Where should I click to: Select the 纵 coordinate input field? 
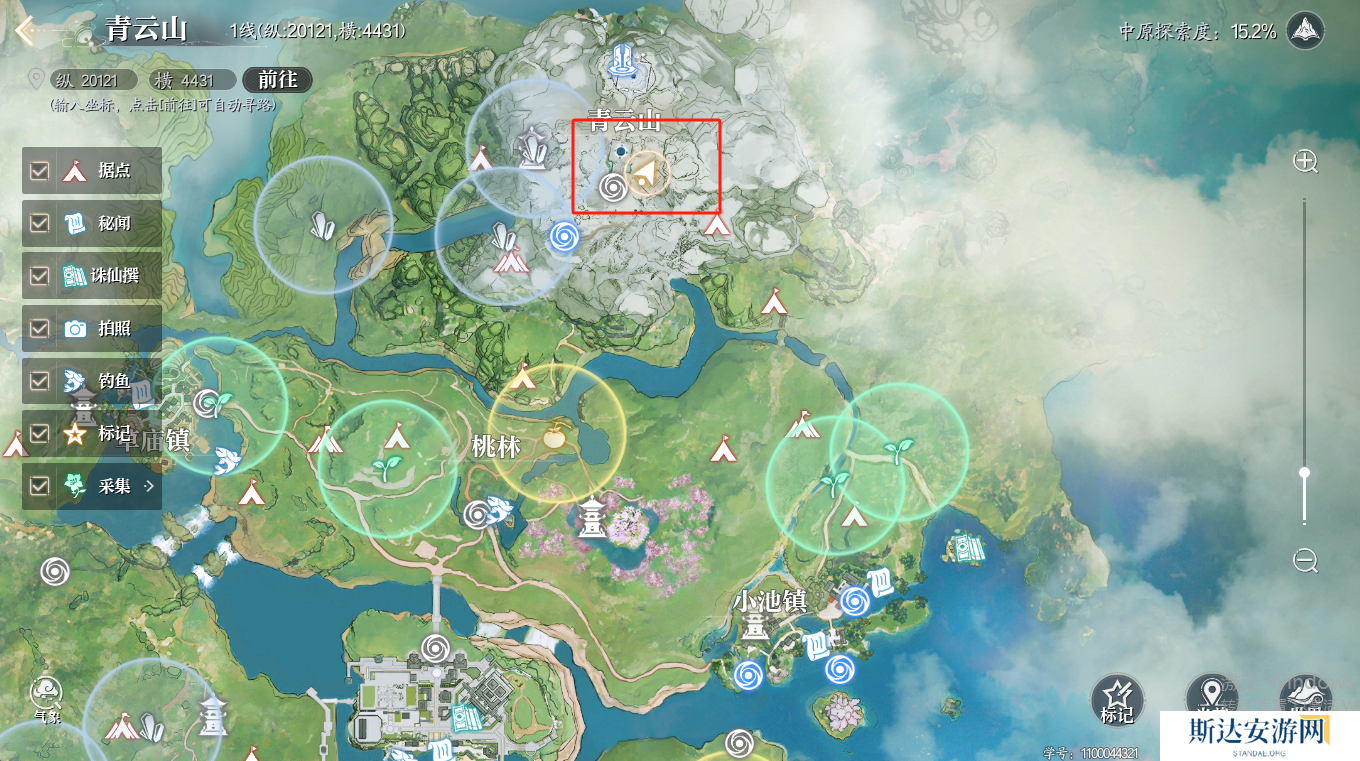click(x=93, y=80)
